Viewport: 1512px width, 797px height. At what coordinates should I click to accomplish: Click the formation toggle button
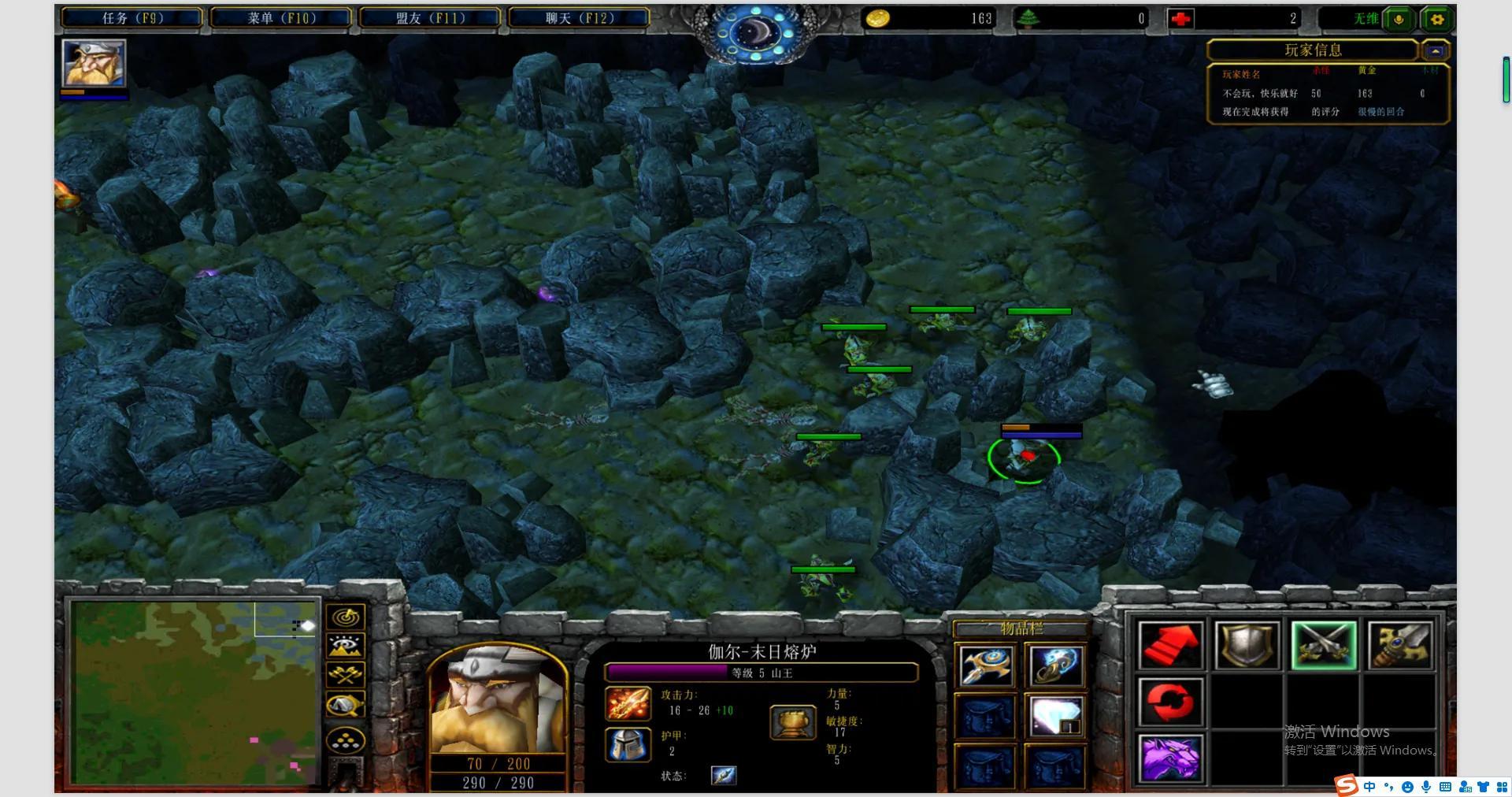tap(345, 740)
